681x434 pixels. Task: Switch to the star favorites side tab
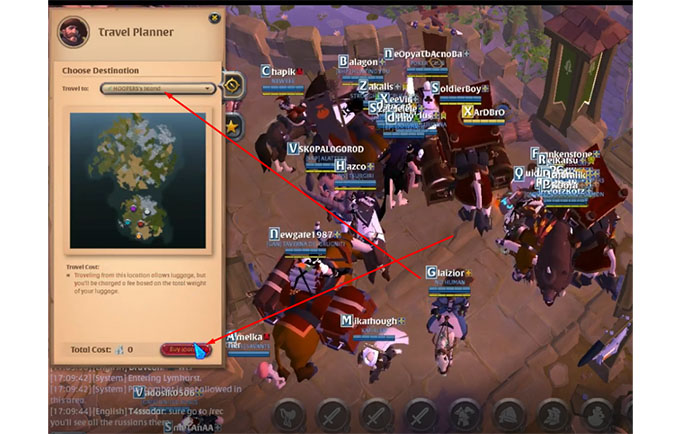(232, 126)
